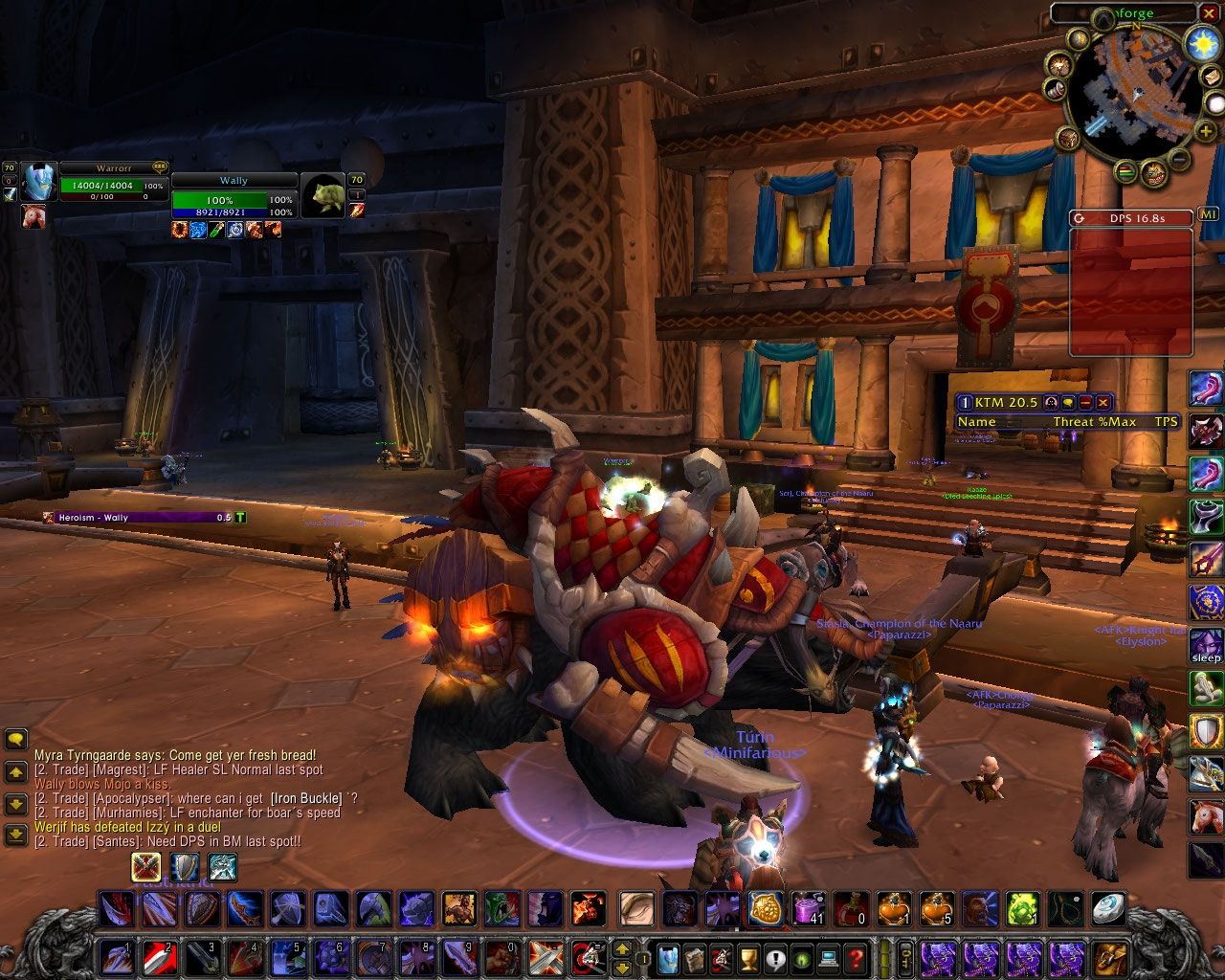Click the Warrorr player portrait

point(38,182)
